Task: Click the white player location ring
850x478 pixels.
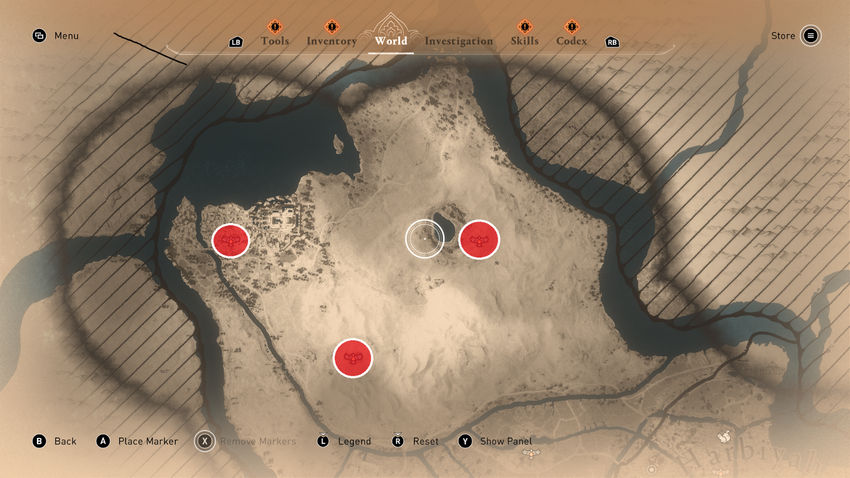Action: point(424,239)
